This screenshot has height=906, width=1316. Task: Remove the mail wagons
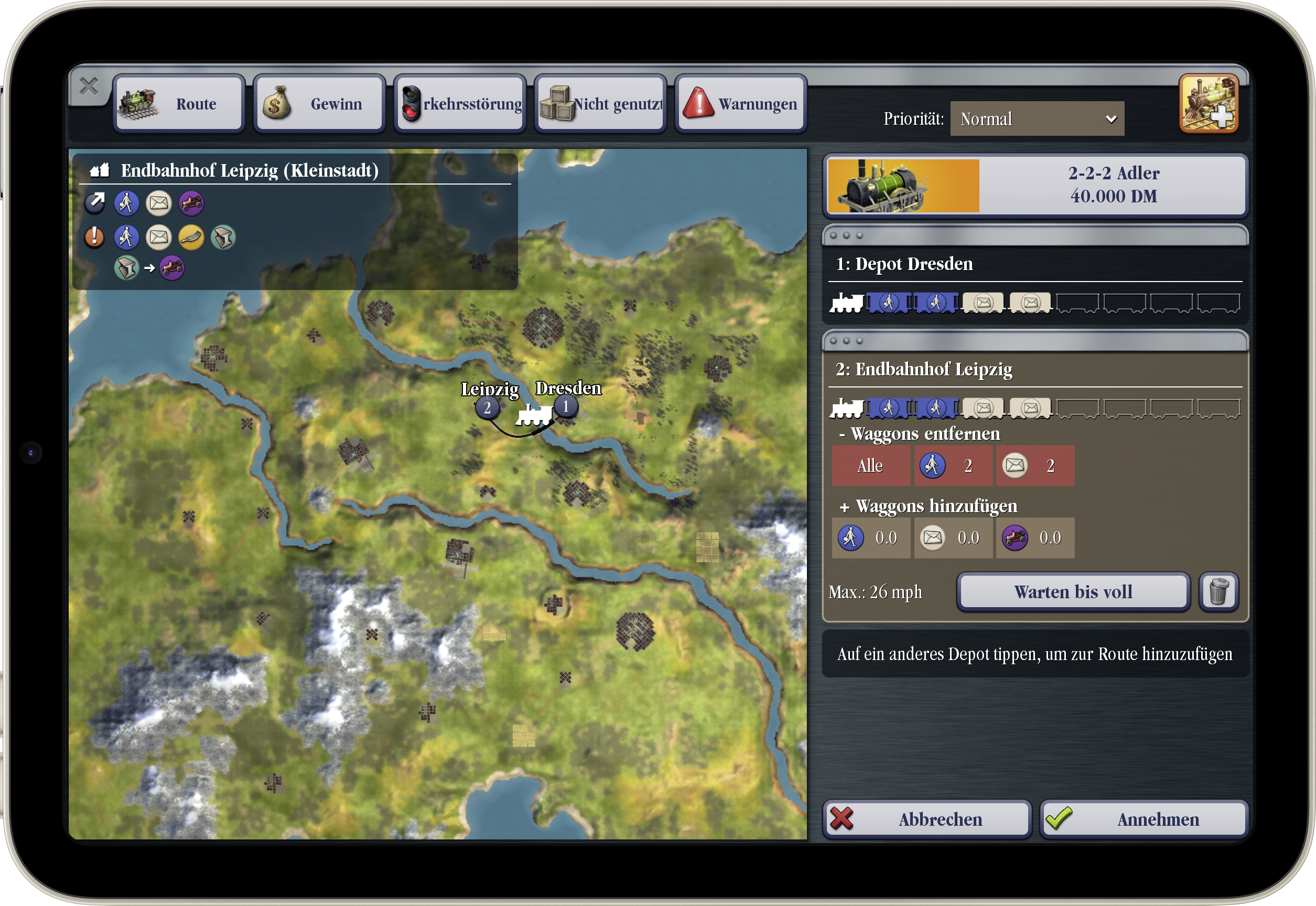[x=1034, y=466]
